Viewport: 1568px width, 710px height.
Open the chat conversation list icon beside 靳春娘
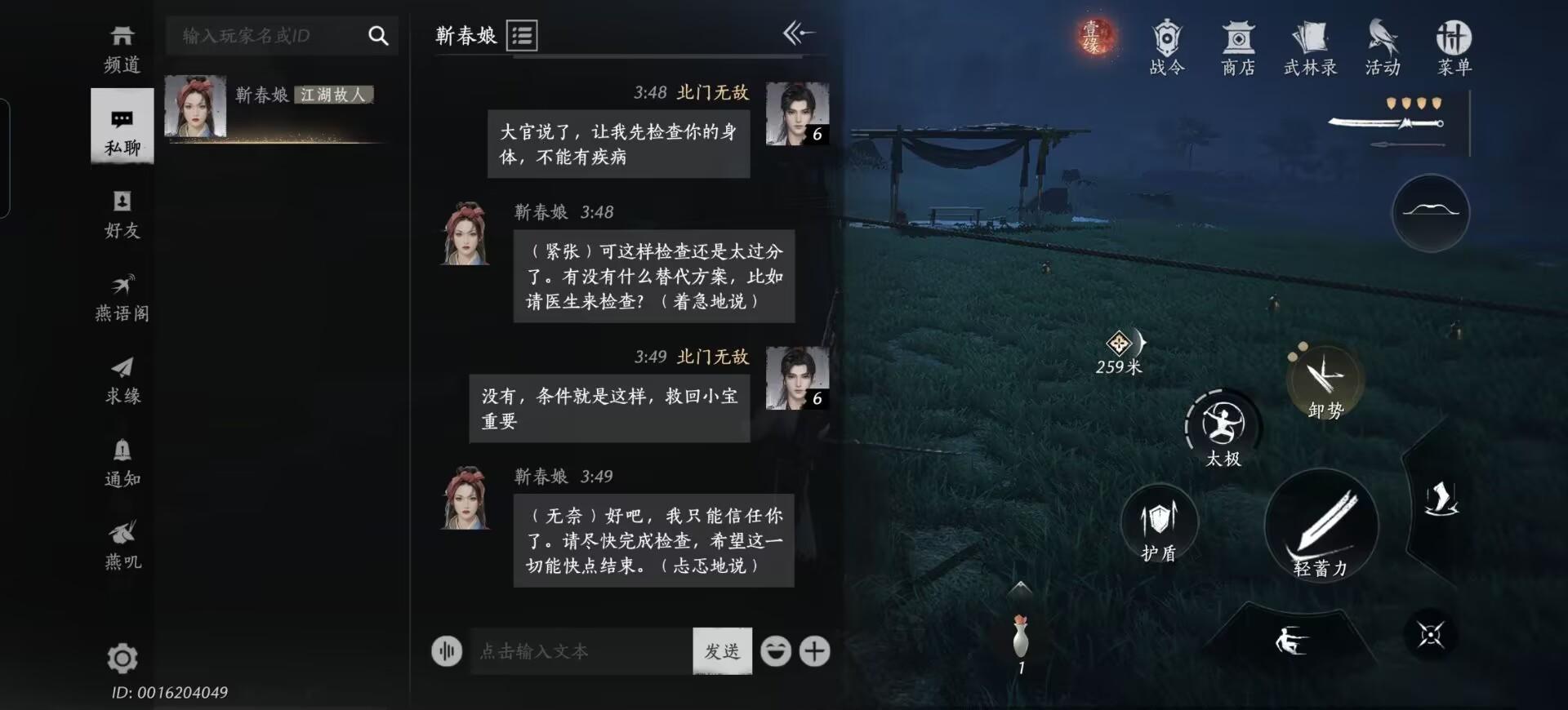pos(523,35)
